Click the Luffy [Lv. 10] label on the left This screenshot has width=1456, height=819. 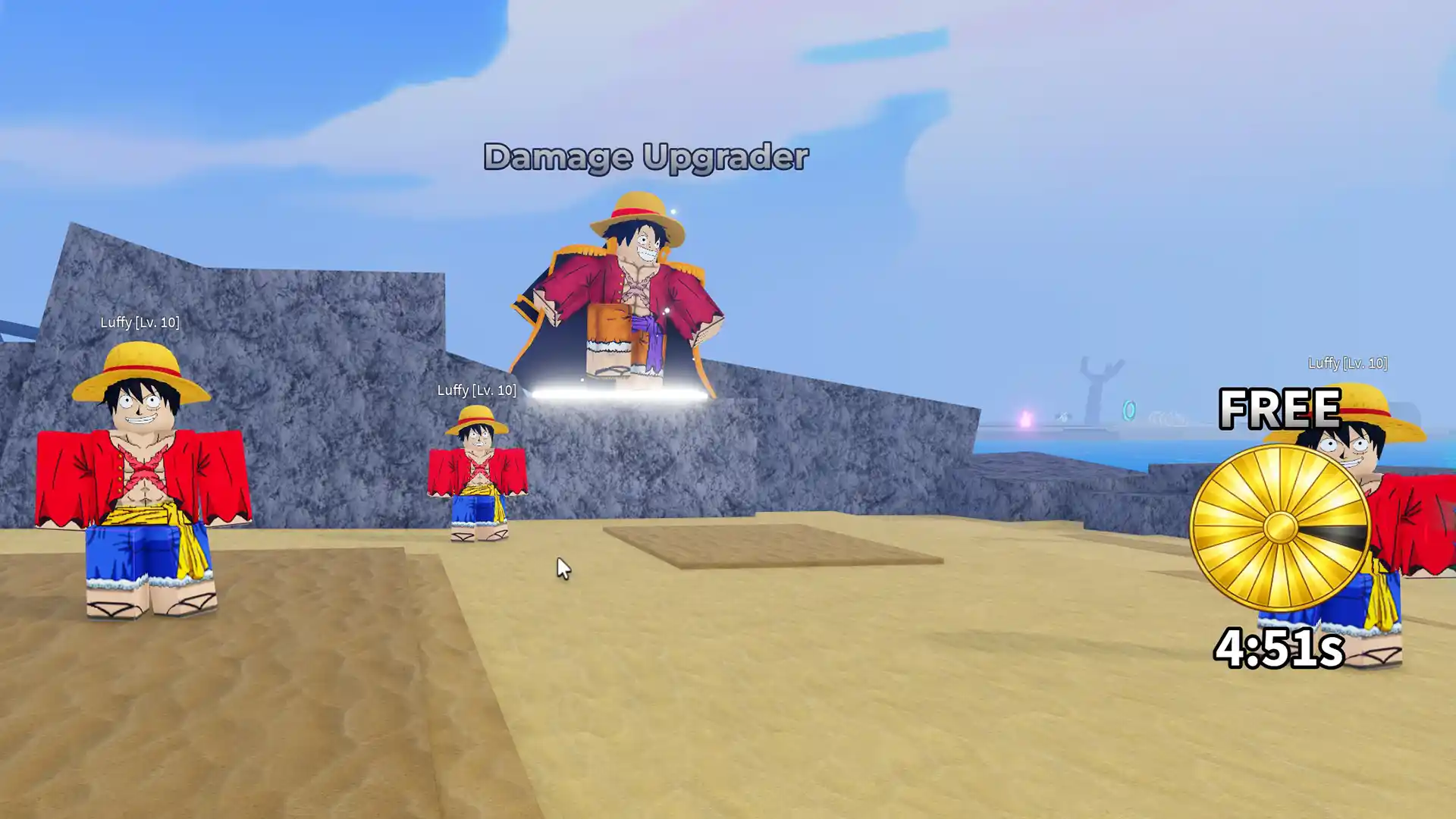(139, 322)
